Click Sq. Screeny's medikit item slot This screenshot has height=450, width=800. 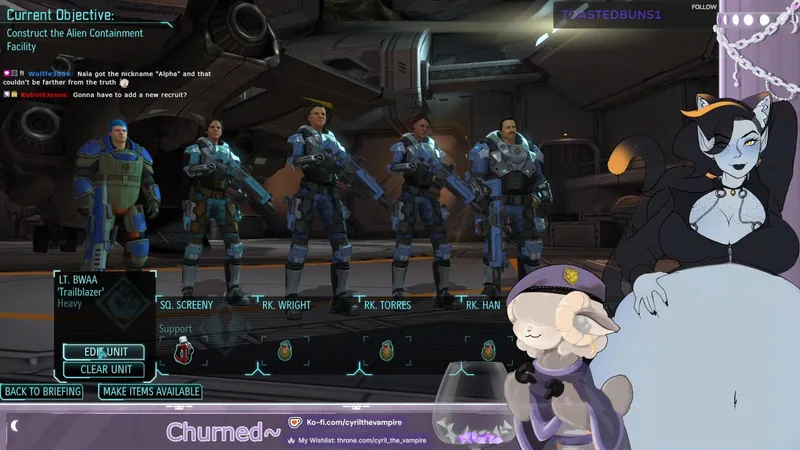[x=184, y=350]
